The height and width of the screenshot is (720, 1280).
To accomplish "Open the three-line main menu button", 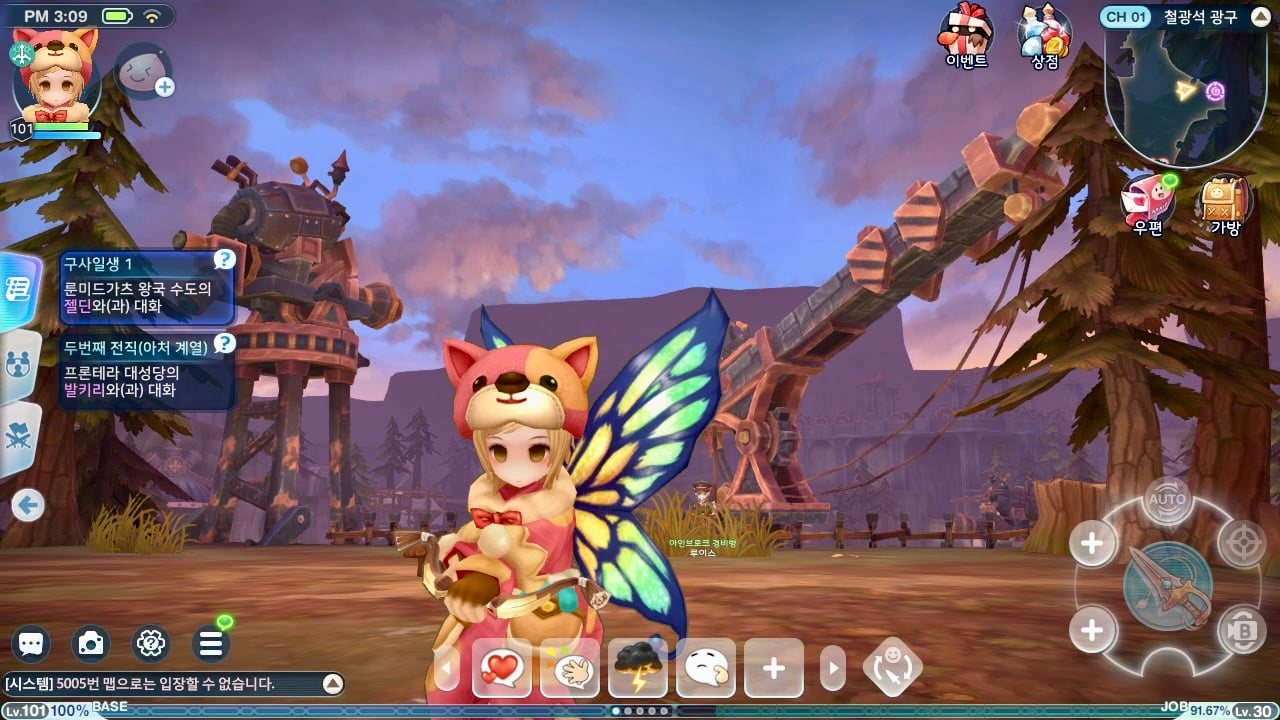I will 210,644.
